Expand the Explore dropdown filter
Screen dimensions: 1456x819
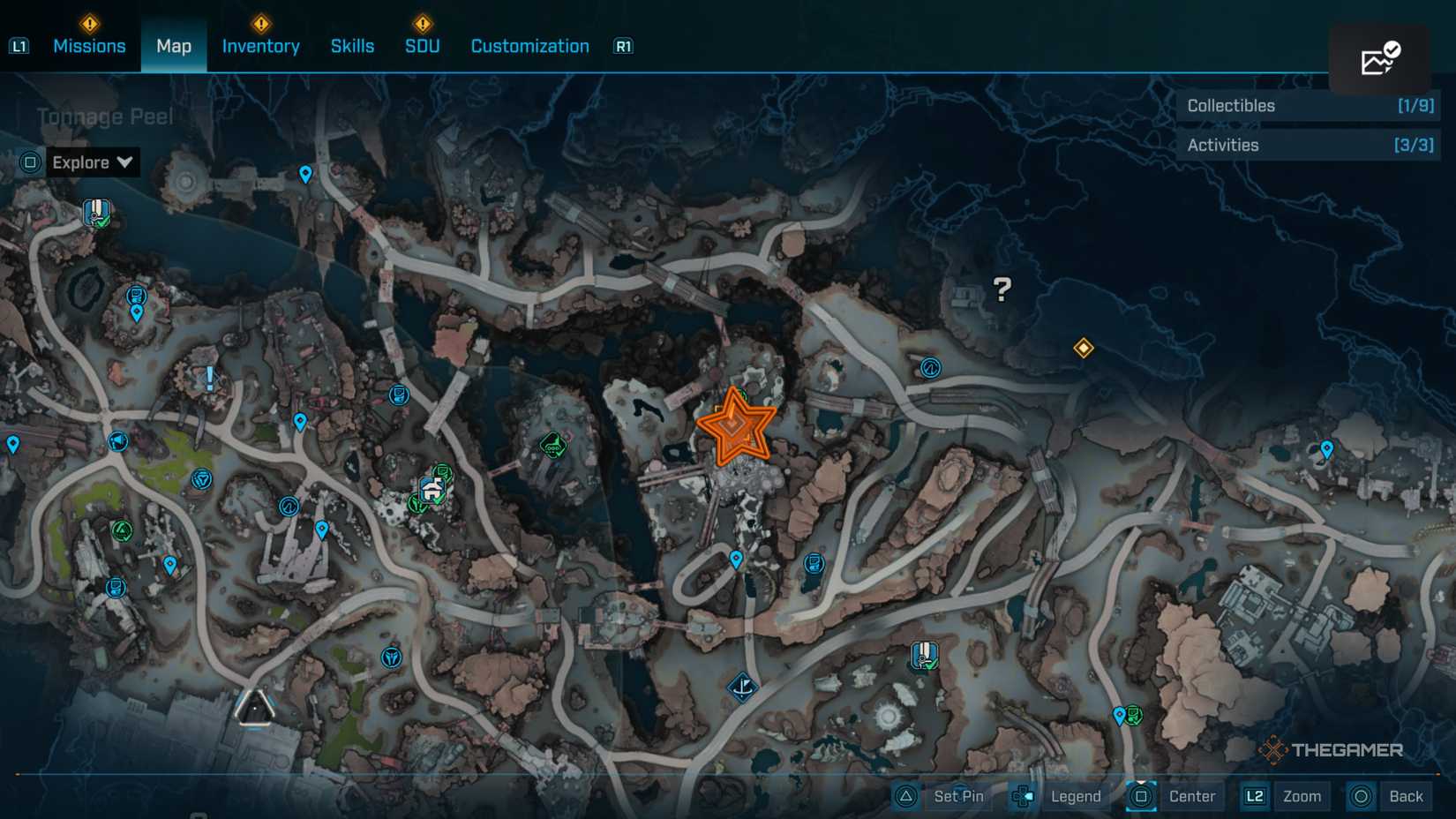[x=92, y=162]
